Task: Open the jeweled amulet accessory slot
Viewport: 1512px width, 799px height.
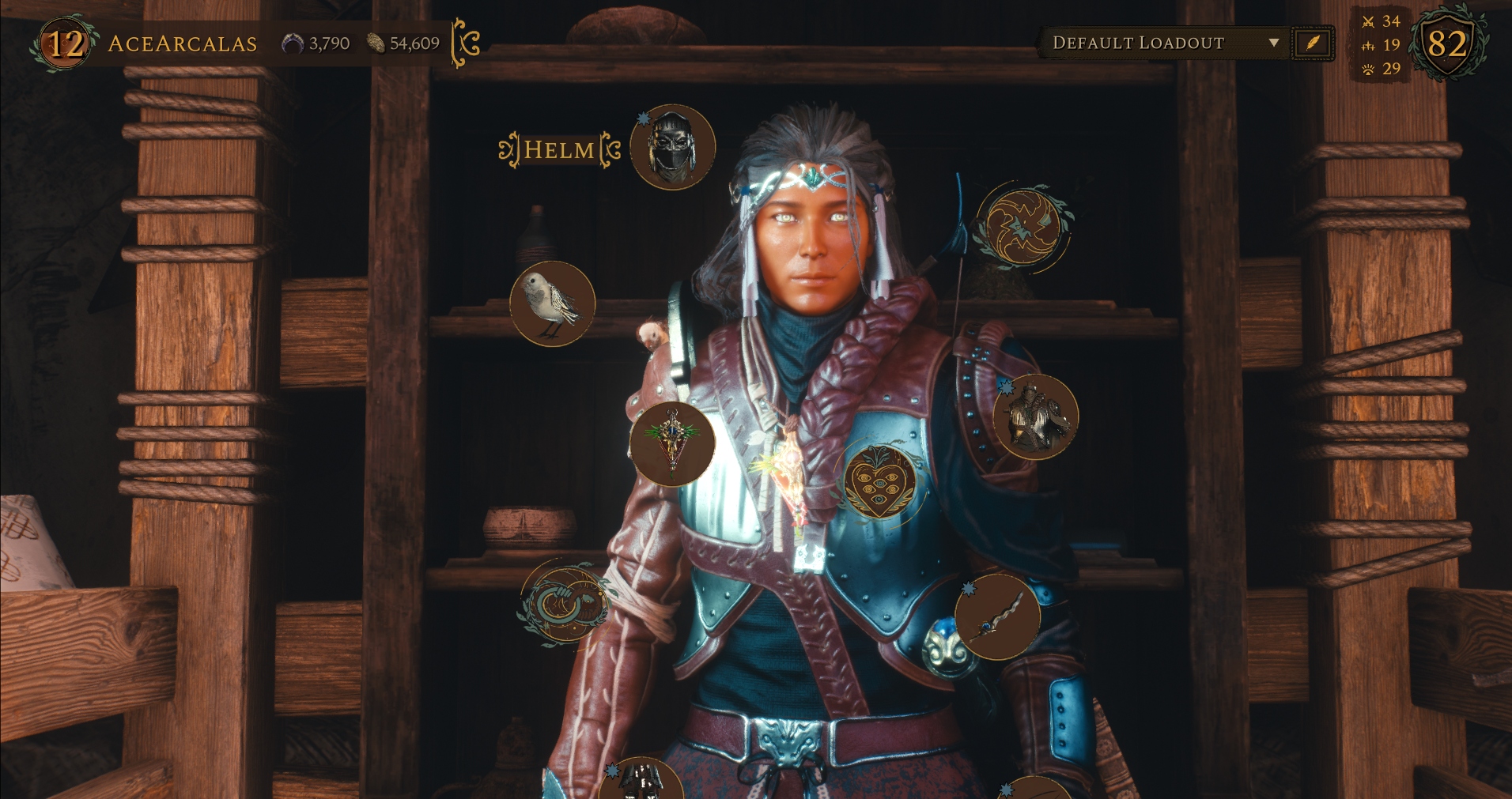Action: click(x=672, y=443)
